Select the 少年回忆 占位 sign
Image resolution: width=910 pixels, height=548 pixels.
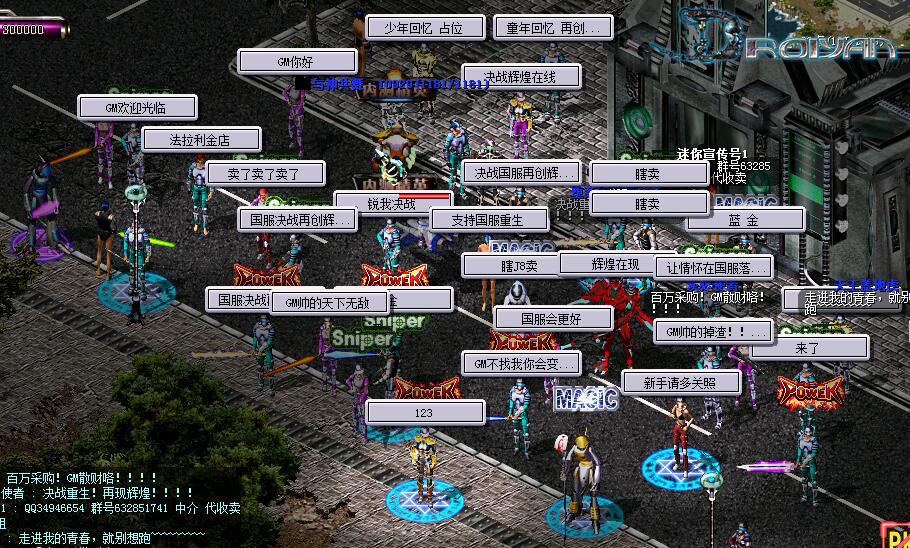(x=425, y=28)
